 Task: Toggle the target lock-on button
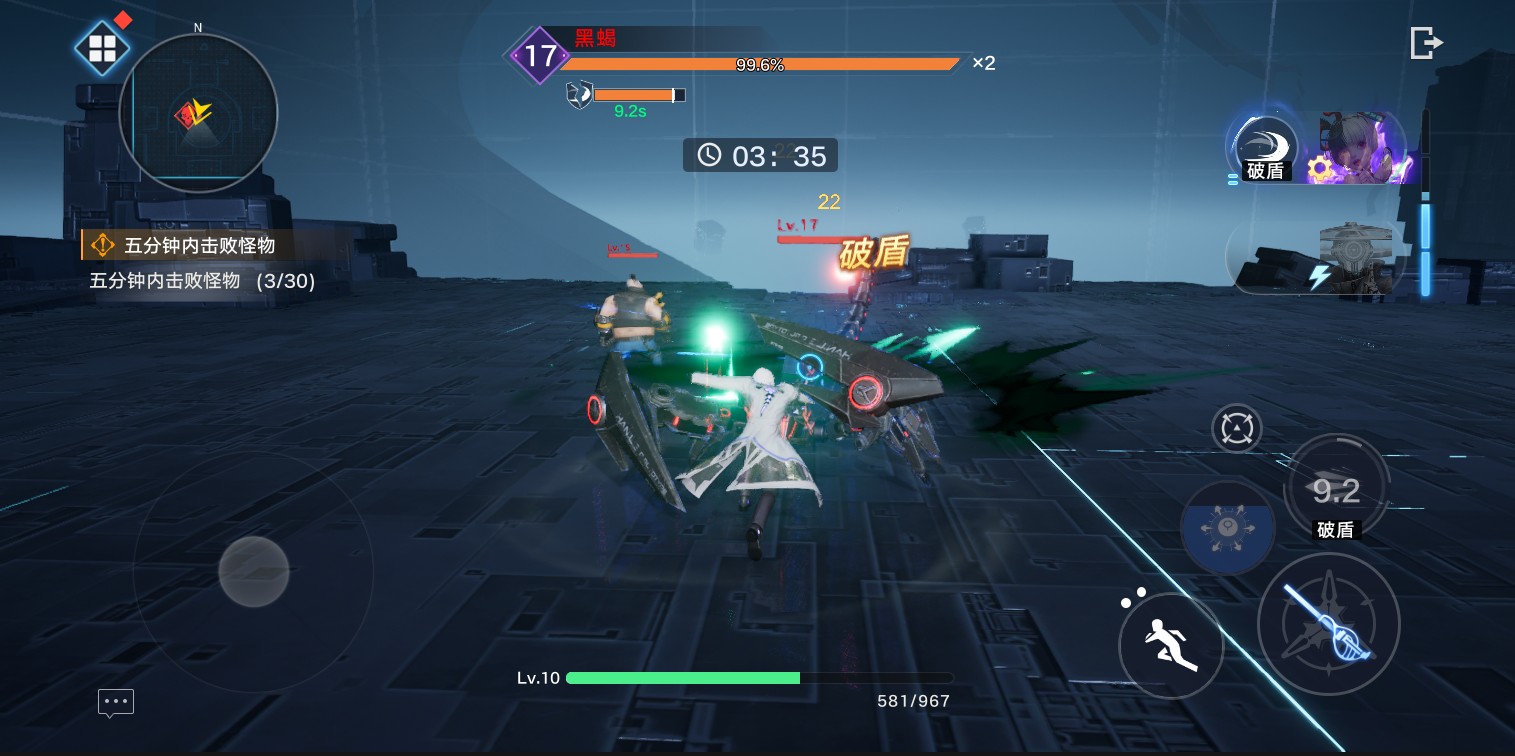click(x=1236, y=429)
